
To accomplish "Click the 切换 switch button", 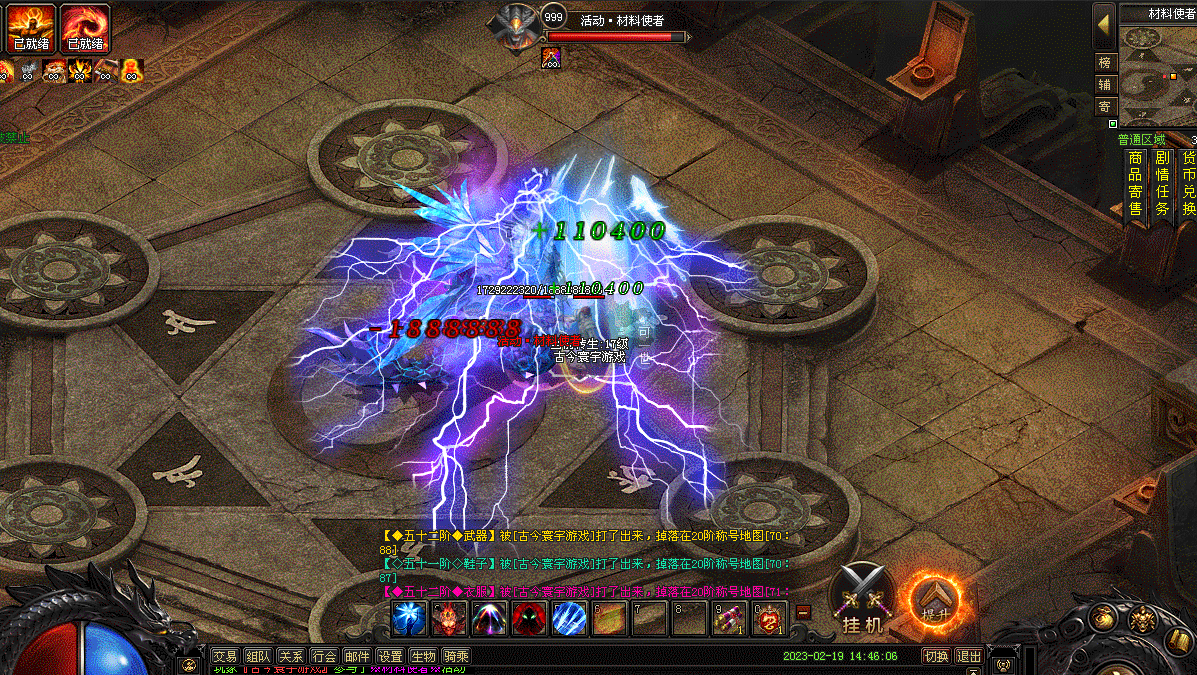I will click(935, 656).
